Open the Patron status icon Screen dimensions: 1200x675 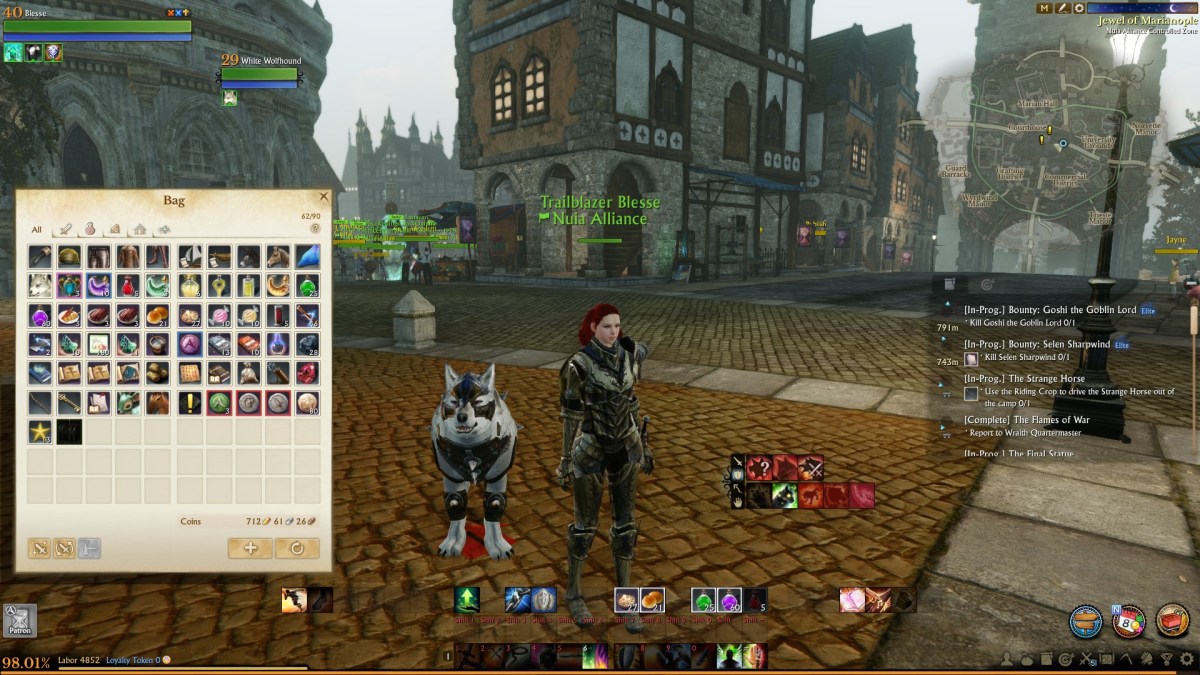pyautogui.click(x=19, y=620)
